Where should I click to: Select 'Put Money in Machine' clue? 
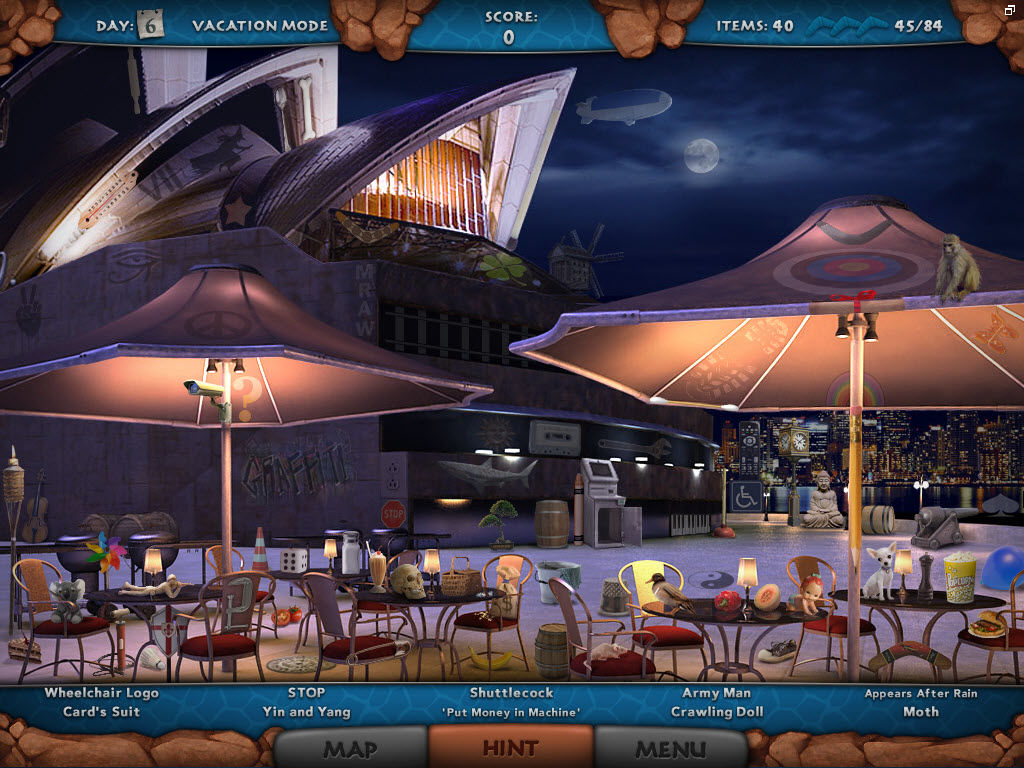pos(511,712)
